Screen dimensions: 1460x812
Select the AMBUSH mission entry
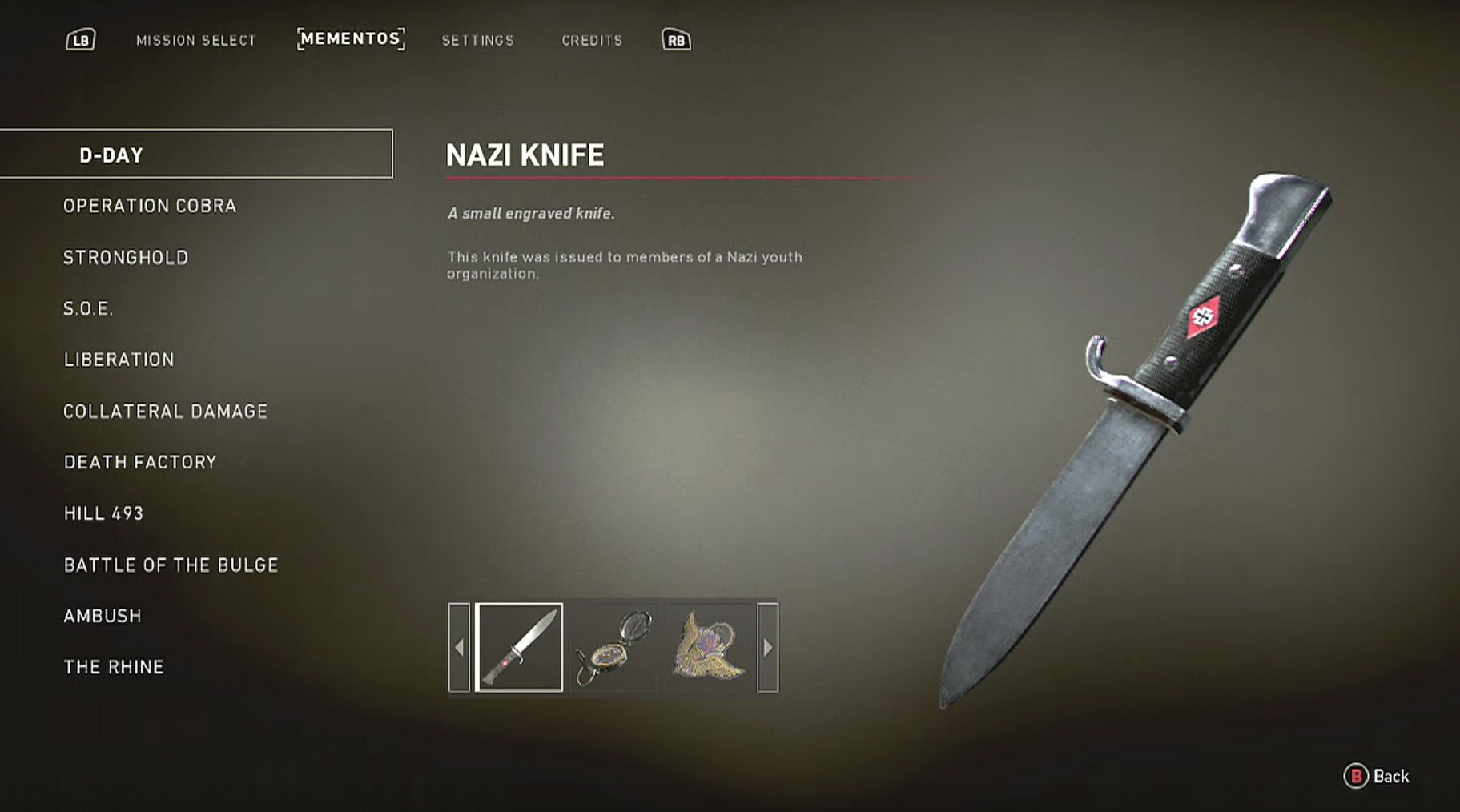point(103,616)
